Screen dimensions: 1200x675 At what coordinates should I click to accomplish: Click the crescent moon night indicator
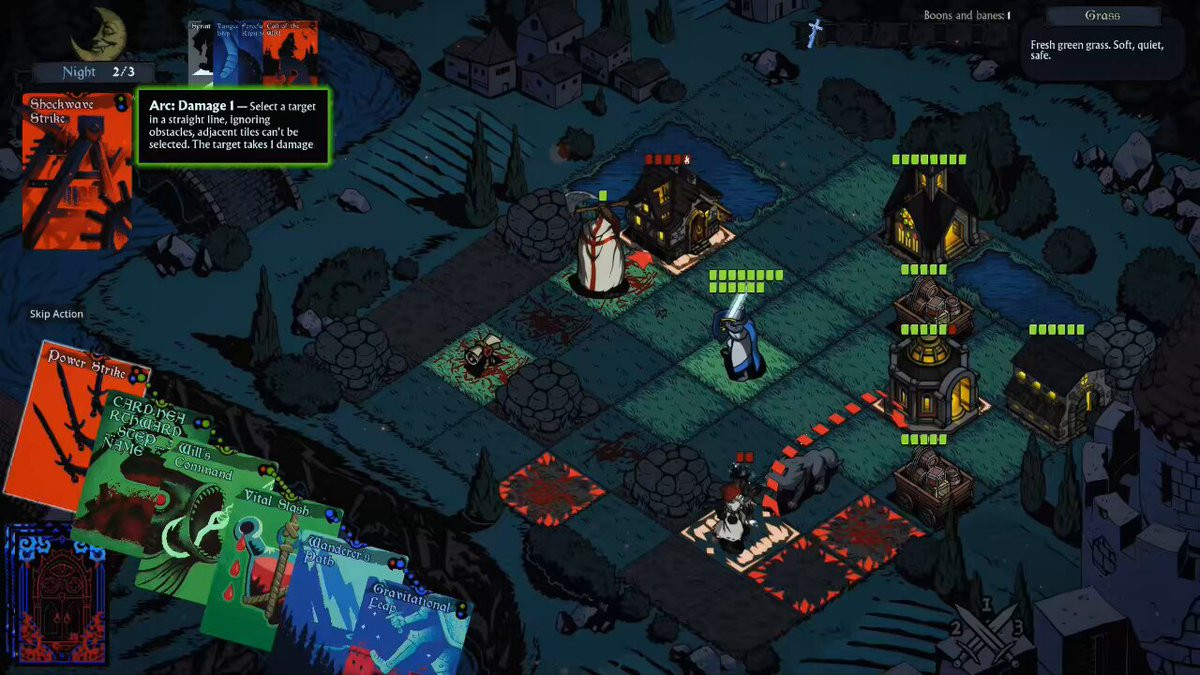pos(100,33)
